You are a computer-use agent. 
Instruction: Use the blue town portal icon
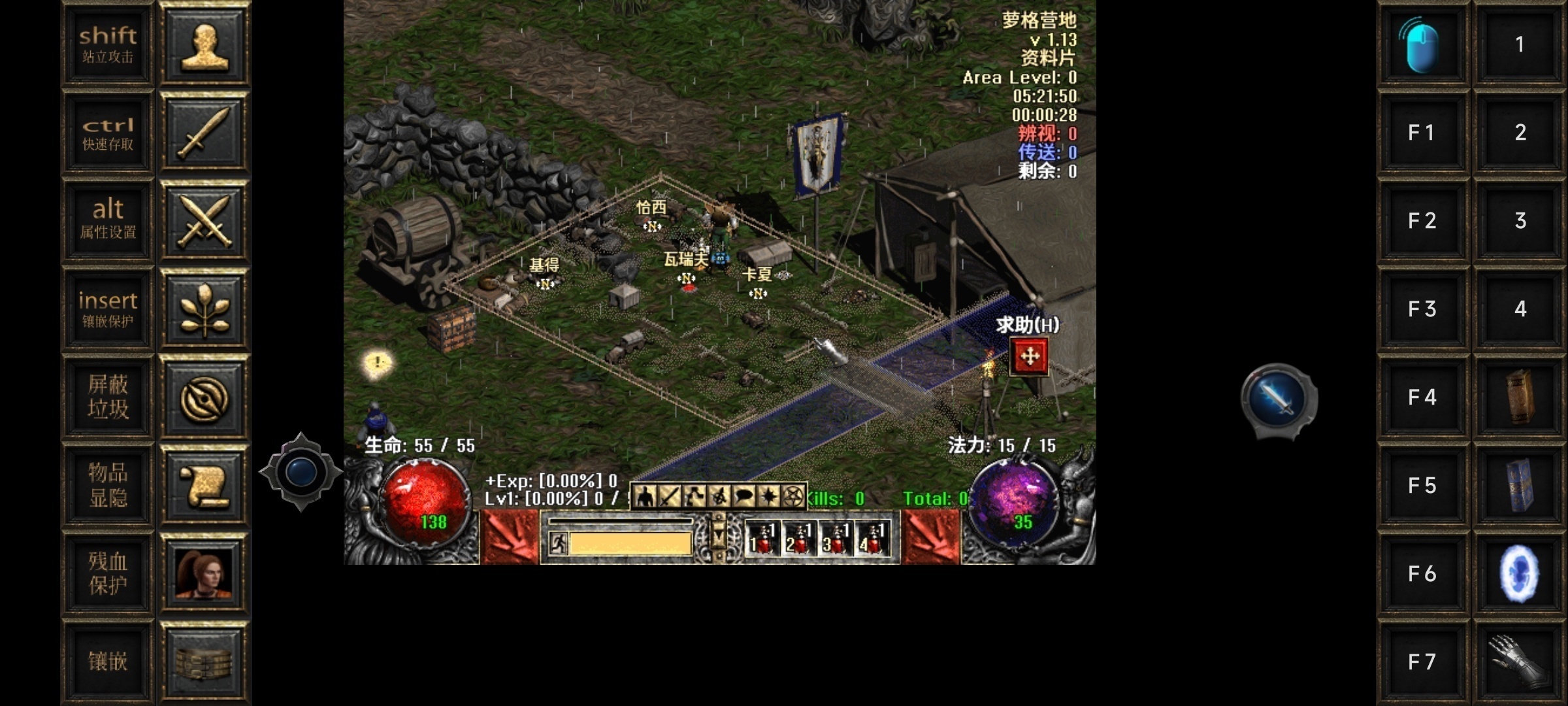click(1520, 573)
